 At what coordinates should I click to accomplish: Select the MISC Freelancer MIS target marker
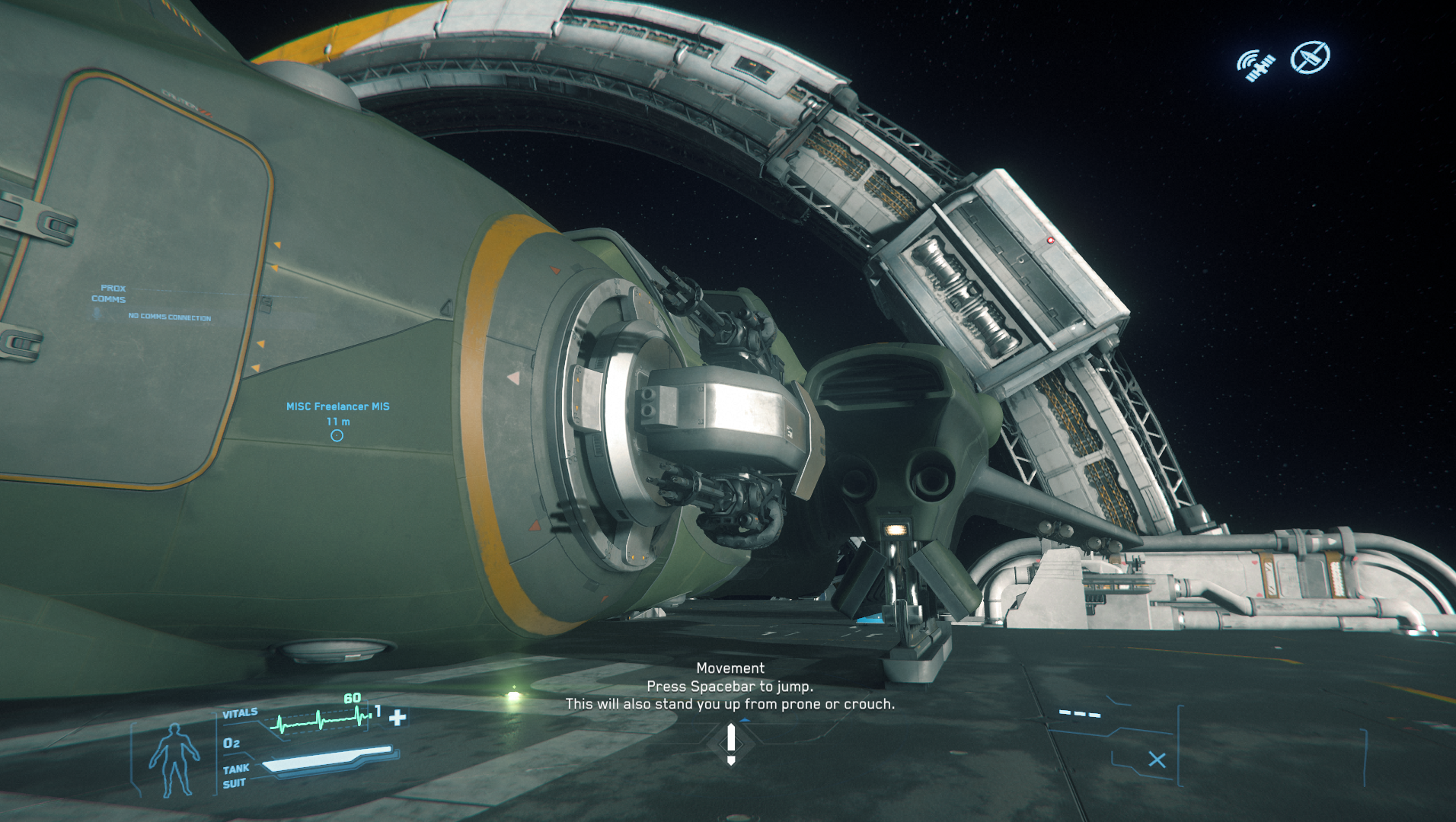[x=337, y=435]
